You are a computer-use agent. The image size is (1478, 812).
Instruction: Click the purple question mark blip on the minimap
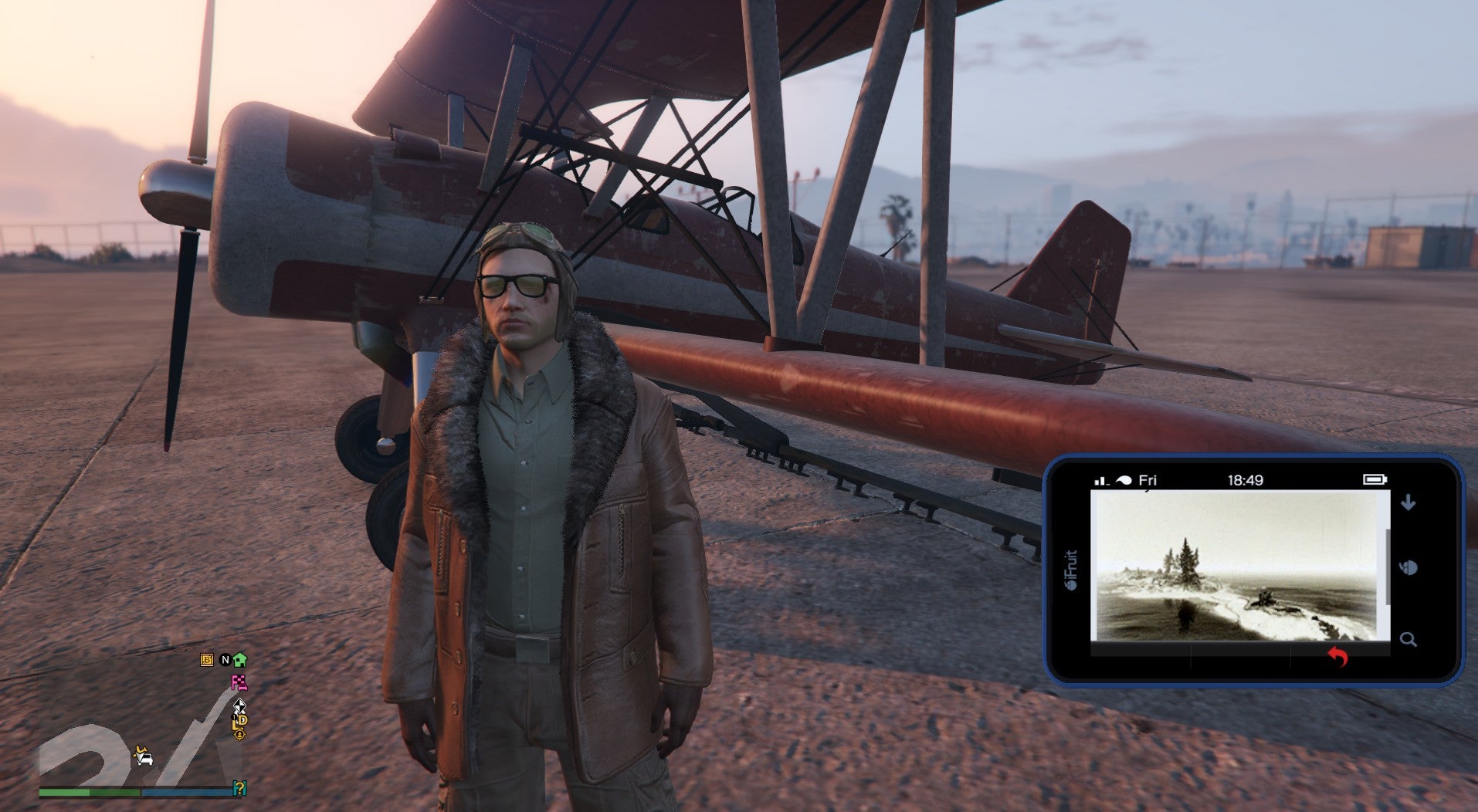coord(239,788)
